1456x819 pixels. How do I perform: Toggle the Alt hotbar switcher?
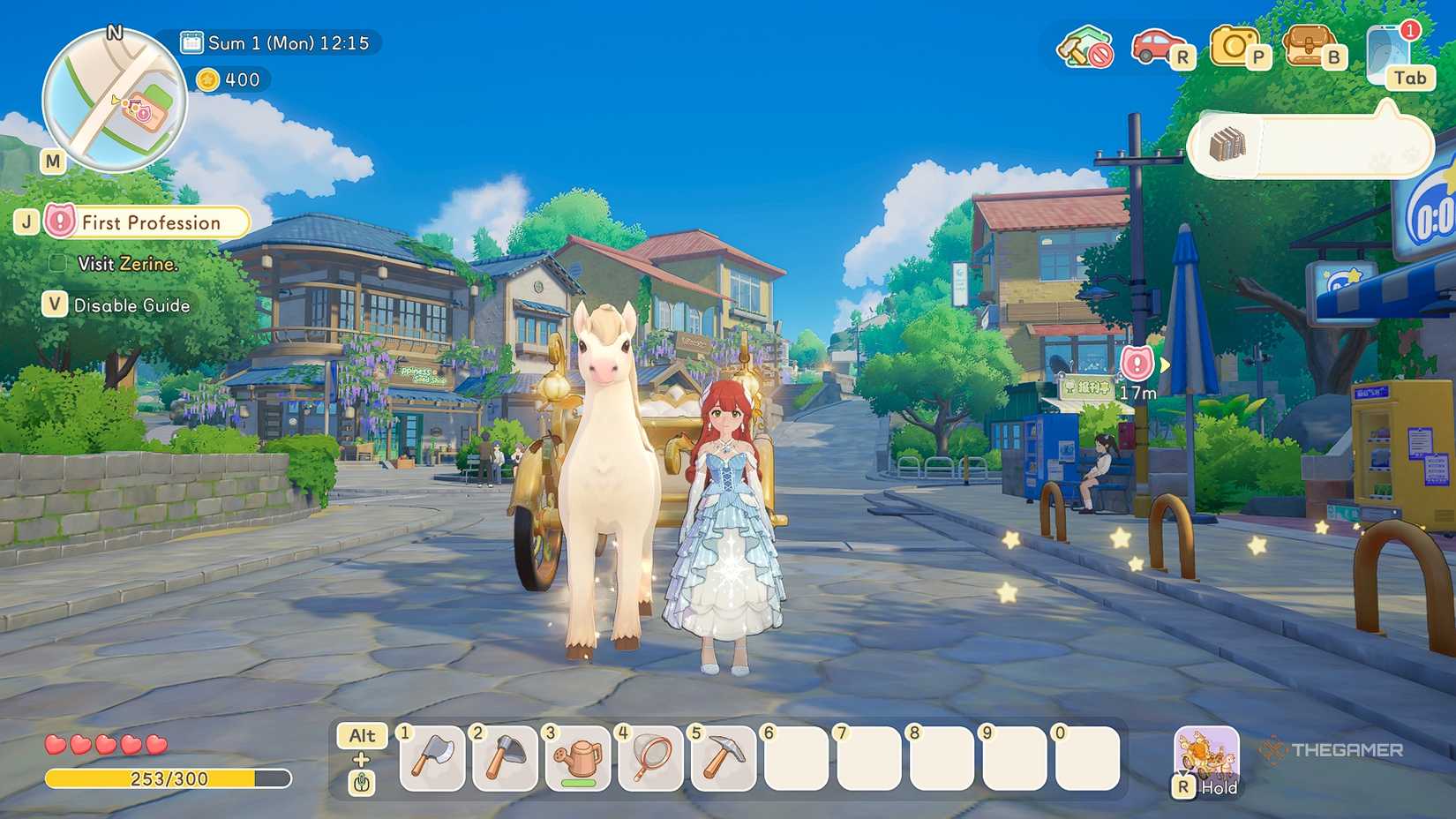click(x=363, y=735)
